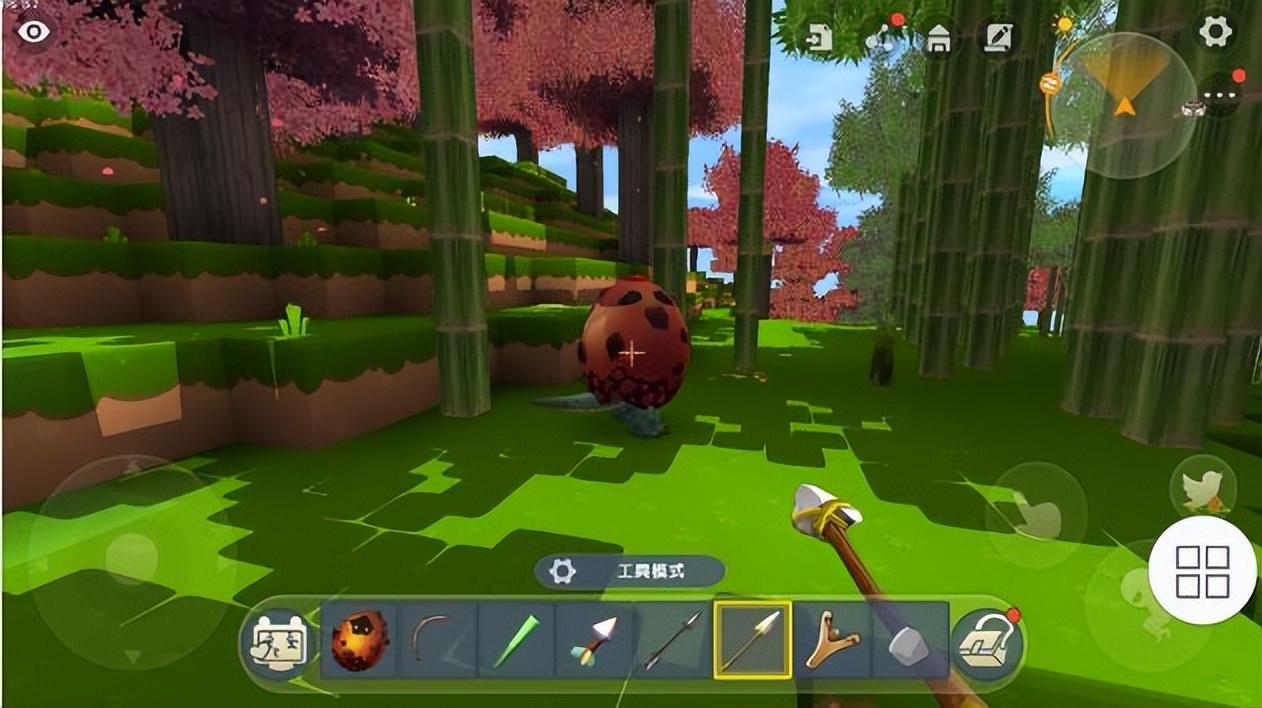Select the highlighted stone spear slot
1262x708 pixels.
(752, 641)
